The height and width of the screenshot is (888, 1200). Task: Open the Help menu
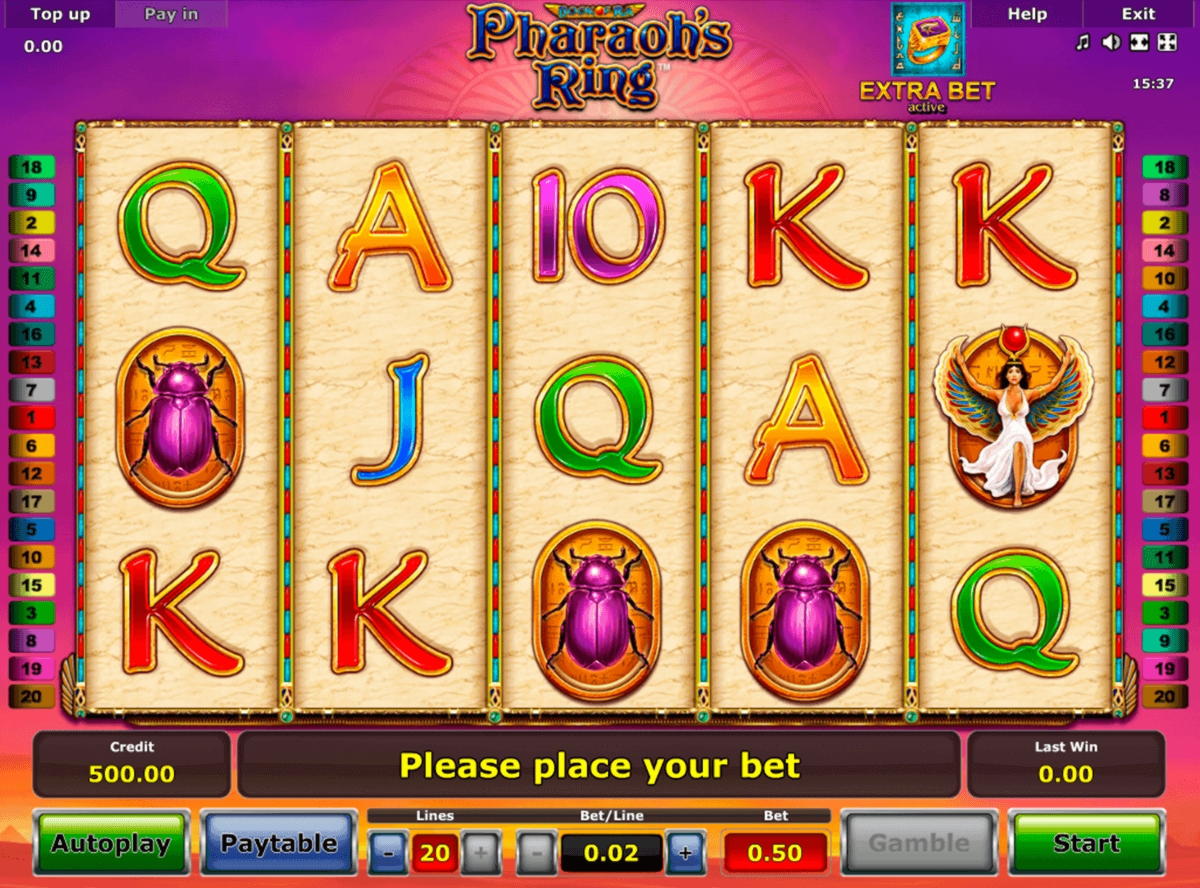point(1027,14)
